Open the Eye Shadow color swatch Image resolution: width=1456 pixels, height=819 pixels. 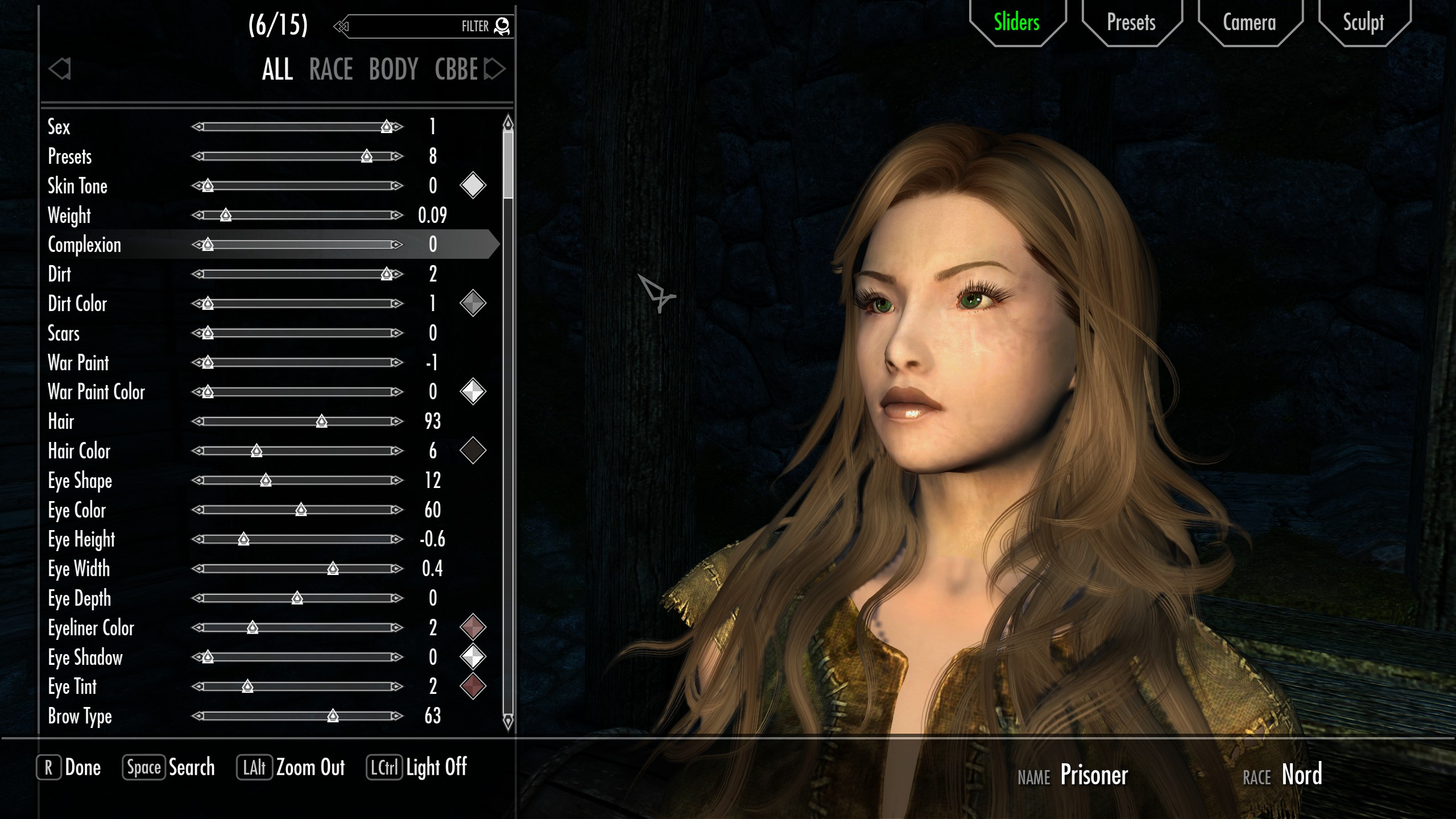pyautogui.click(x=473, y=657)
